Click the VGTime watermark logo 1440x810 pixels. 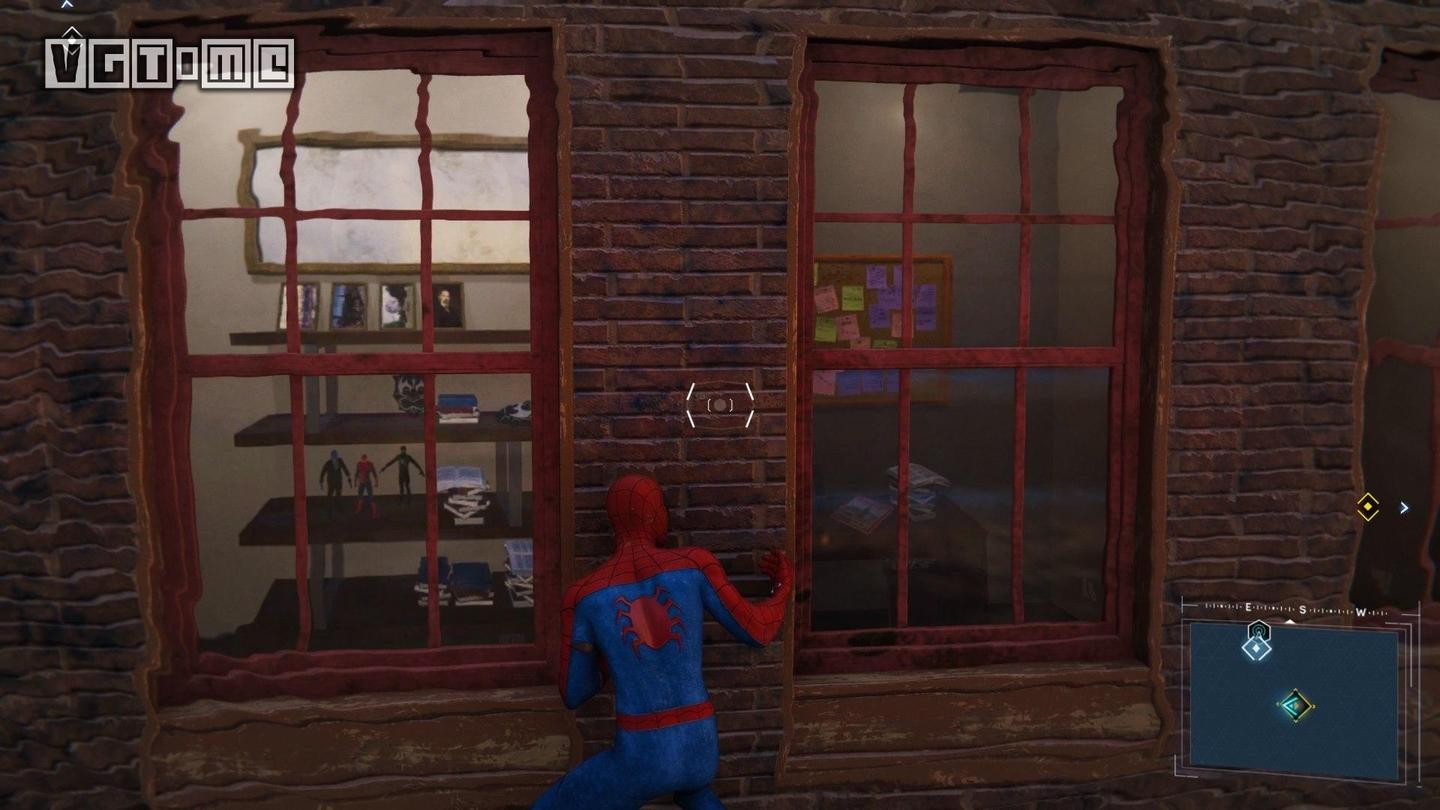[170, 64]
